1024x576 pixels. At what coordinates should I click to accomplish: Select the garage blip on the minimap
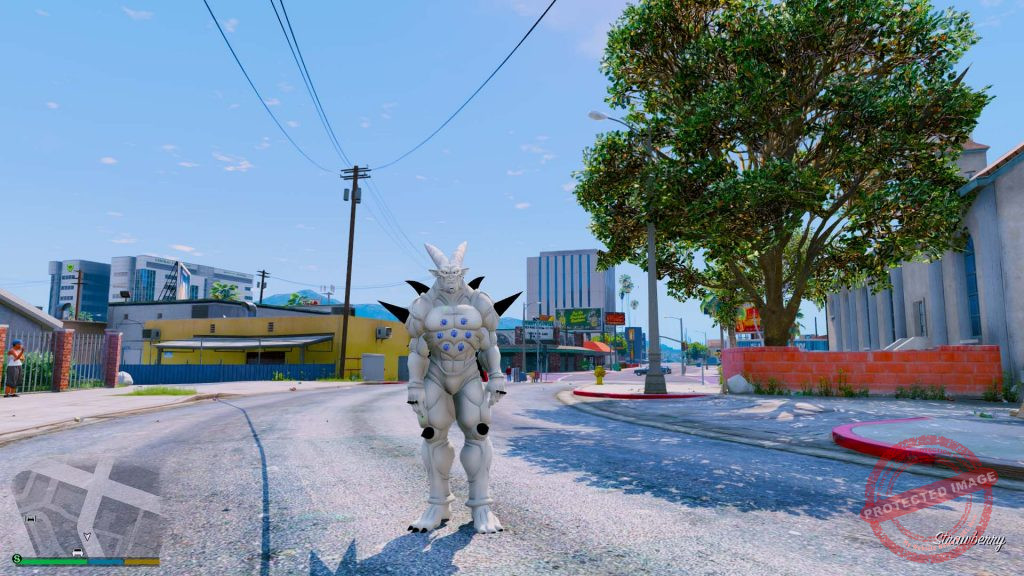pyautogui.click(x=31, y=519)
